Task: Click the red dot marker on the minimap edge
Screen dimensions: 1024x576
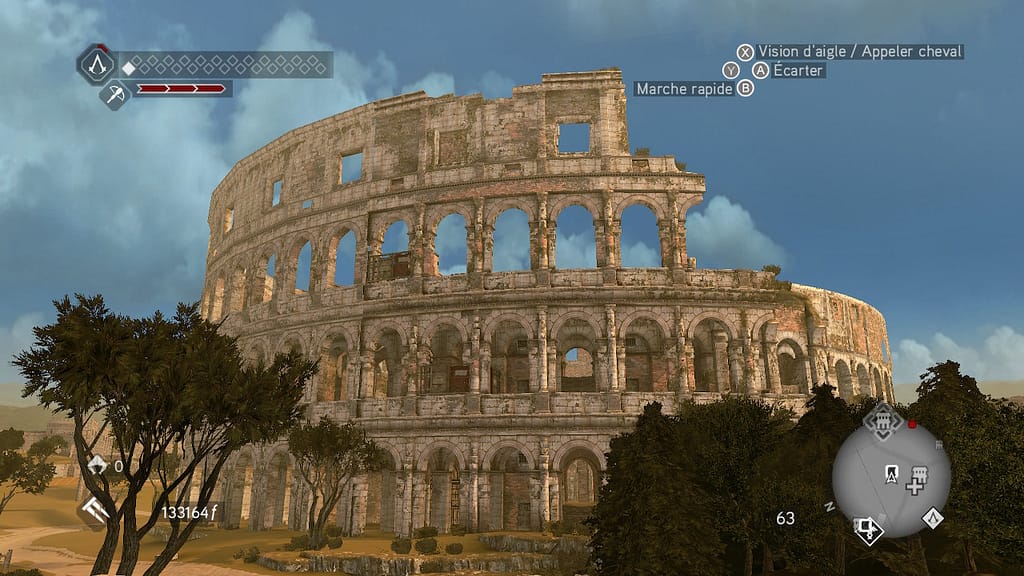Action: [x=912, y=424]
